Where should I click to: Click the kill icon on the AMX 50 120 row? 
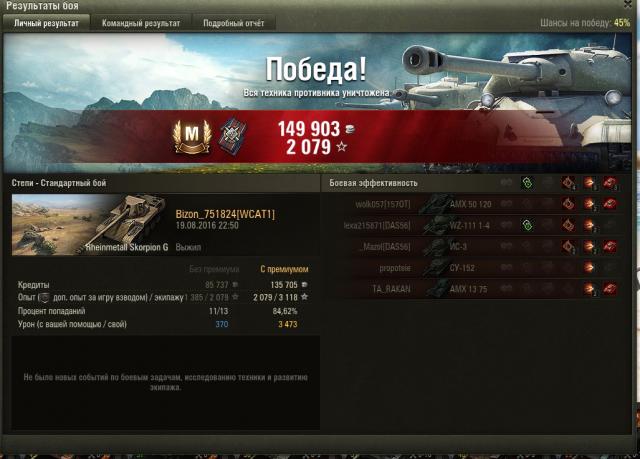coord(608,204)
